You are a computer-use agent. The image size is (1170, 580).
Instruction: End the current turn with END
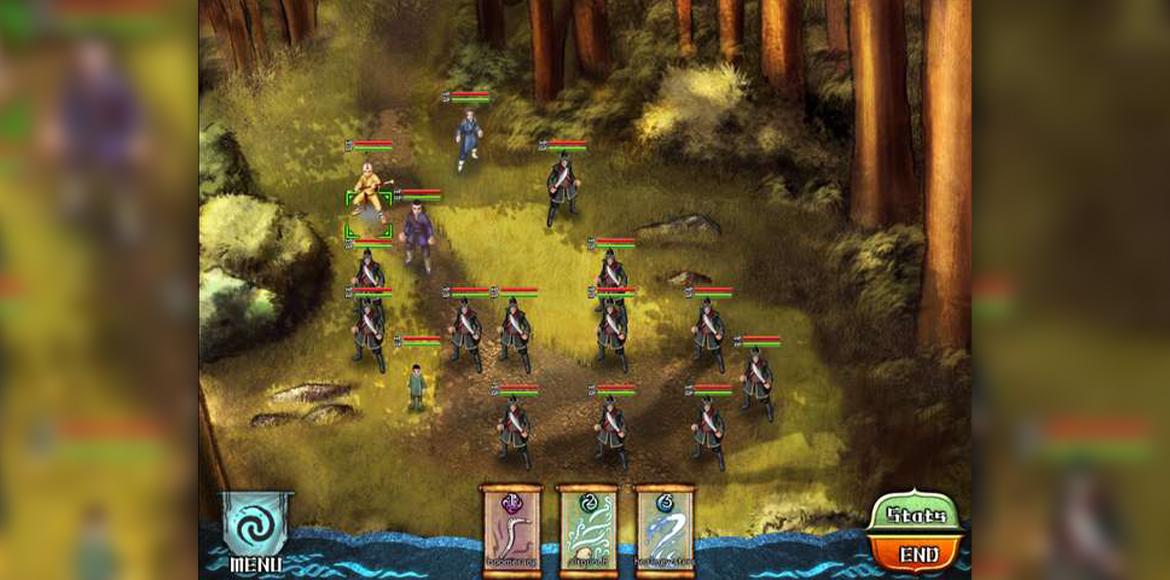[917, 553]
